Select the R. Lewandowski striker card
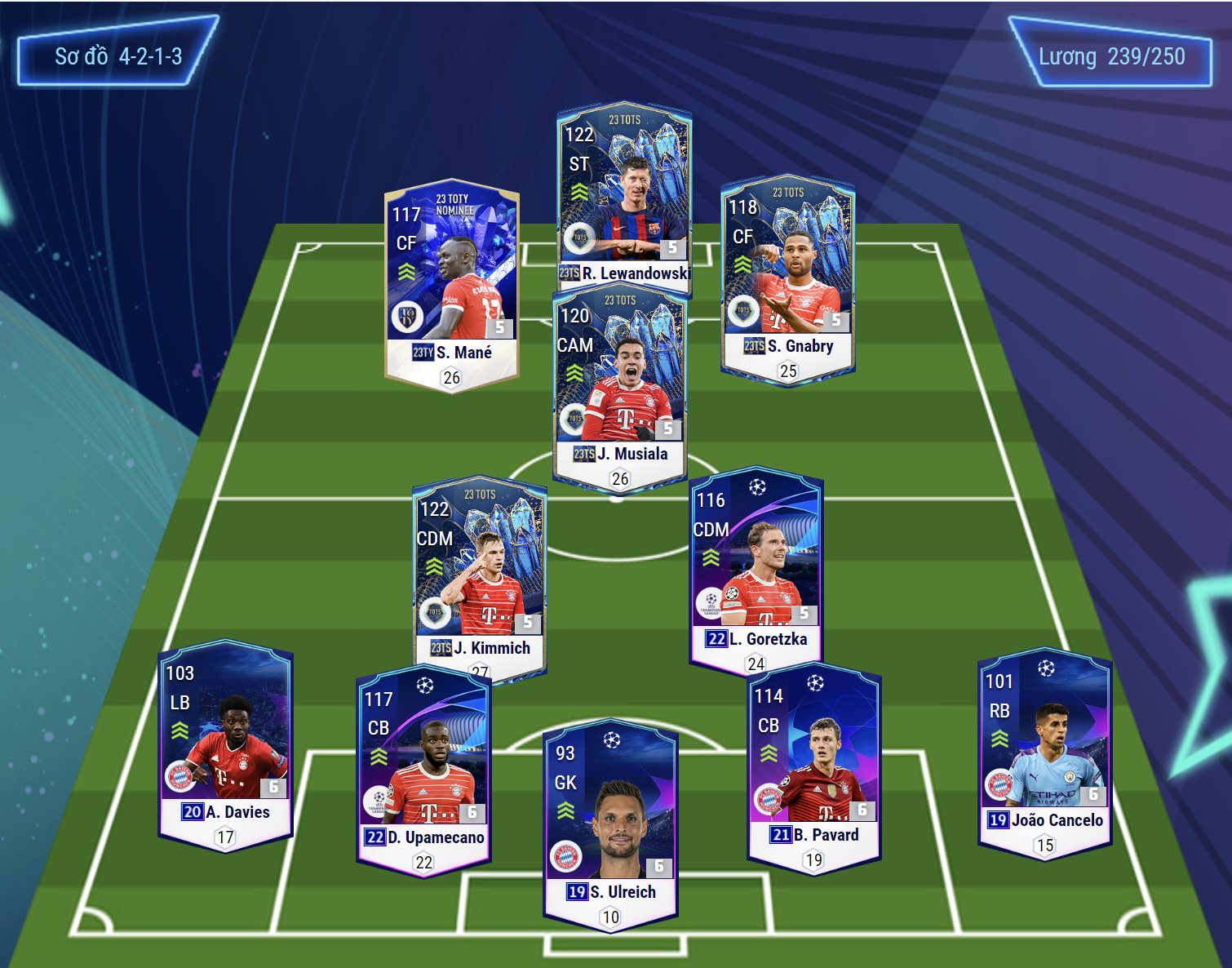The height and width of the screenshot is (968, 1232). tap(624, 194)
